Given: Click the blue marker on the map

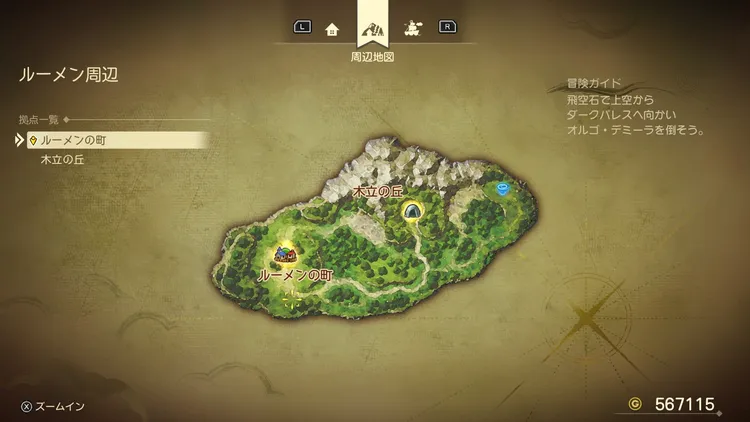Looking at the screenshot, I should [x=502, y=187].
